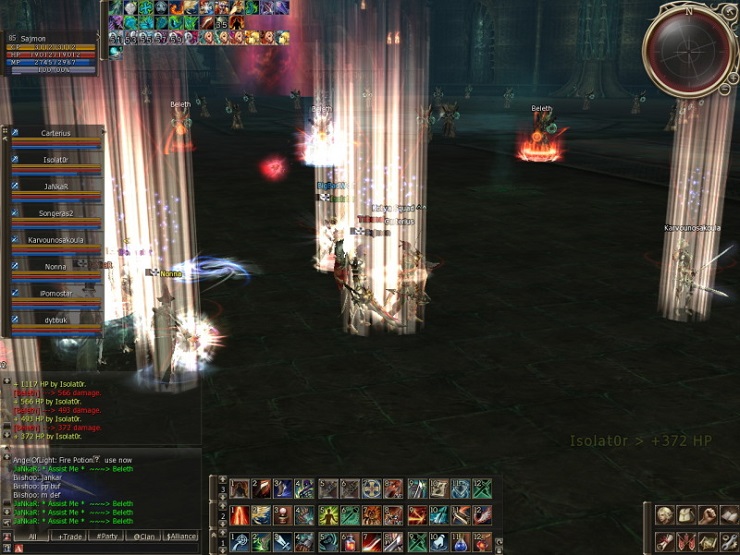Screen dimensions: 740x555
Task: Switch chat to the All tab
Action: (x=32, y=536)
